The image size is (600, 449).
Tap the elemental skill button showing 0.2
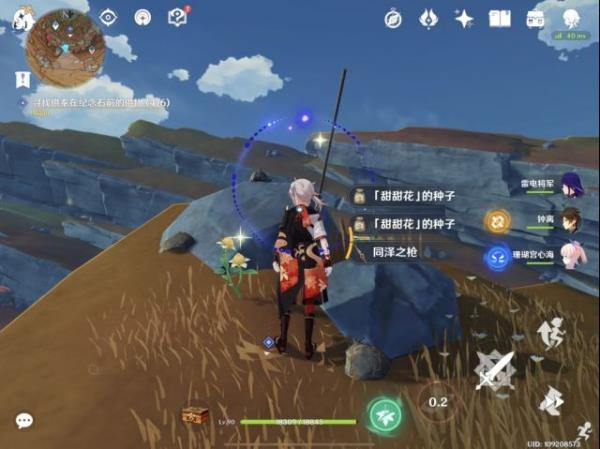click(x=438, y=401)
